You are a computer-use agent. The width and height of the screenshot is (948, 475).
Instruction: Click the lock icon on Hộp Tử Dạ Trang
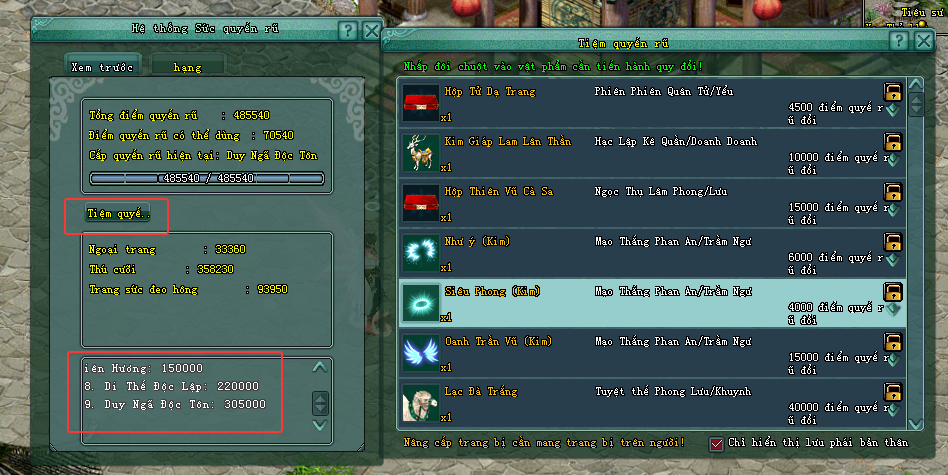(893, 92)
